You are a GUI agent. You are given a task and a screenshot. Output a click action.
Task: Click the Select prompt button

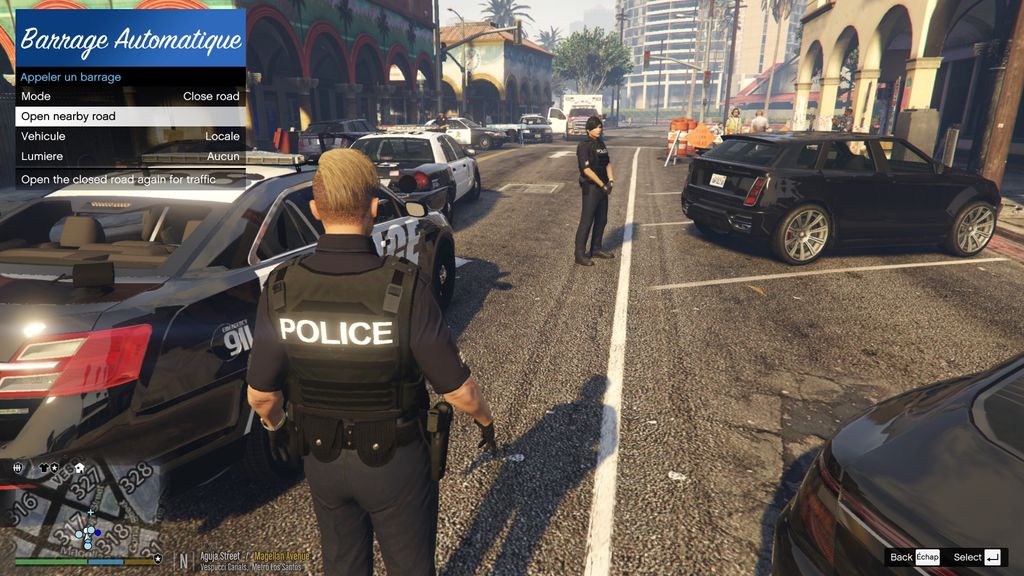click(x=977, y=557)
